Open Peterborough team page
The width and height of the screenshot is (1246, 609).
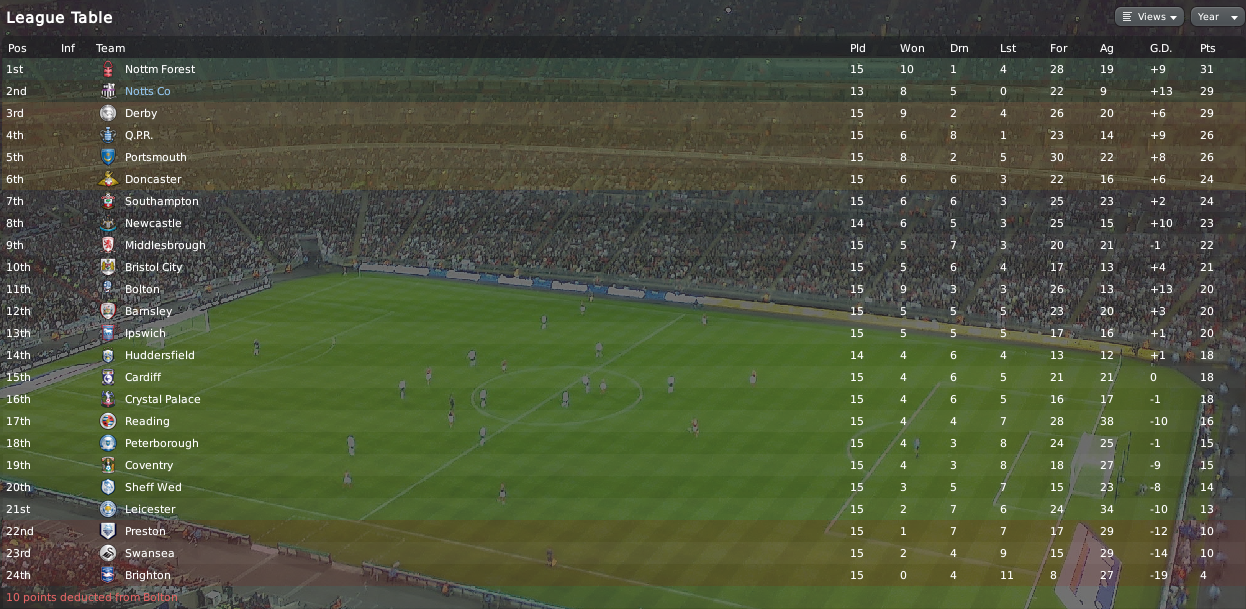coord(161,443)
